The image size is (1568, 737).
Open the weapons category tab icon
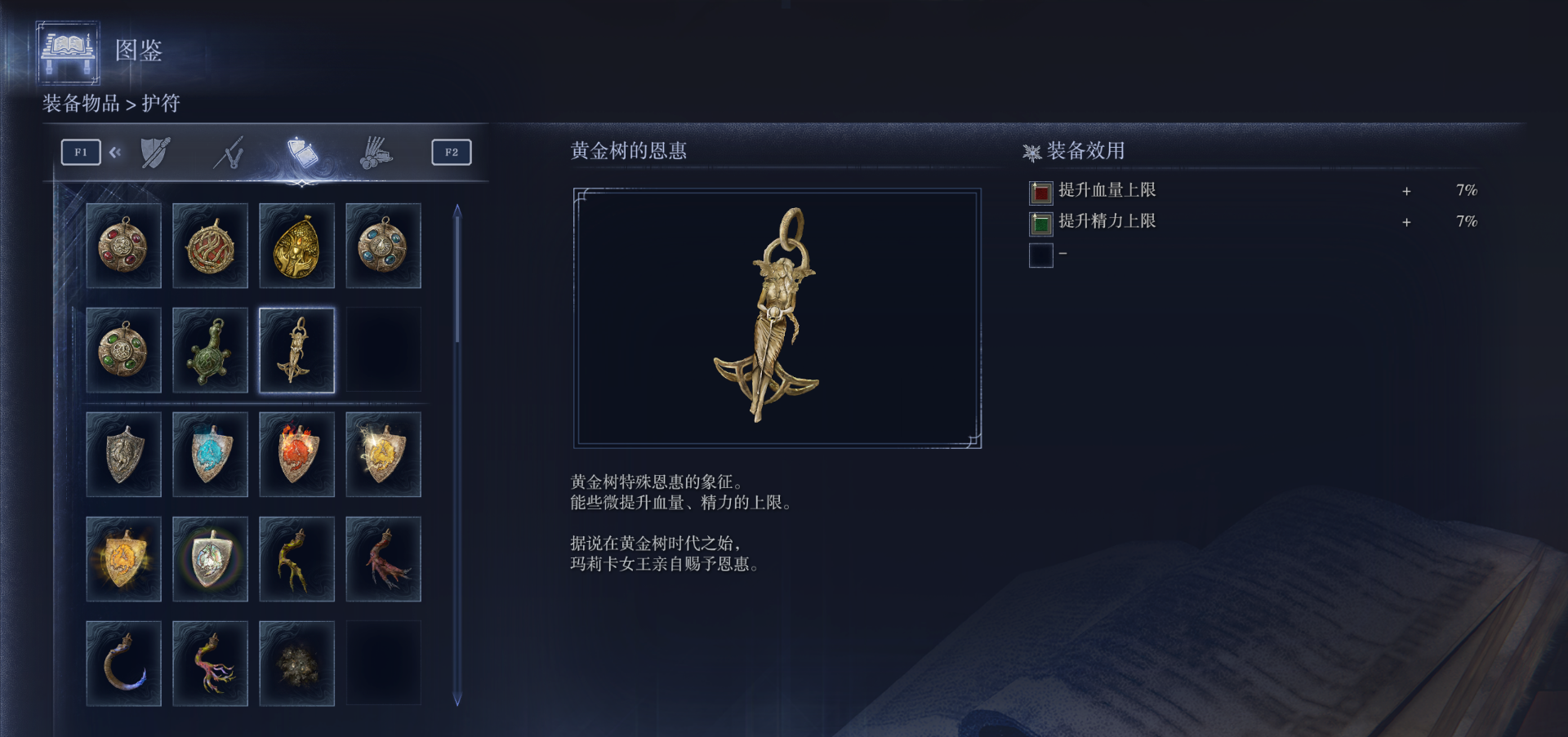click(155, 152)
